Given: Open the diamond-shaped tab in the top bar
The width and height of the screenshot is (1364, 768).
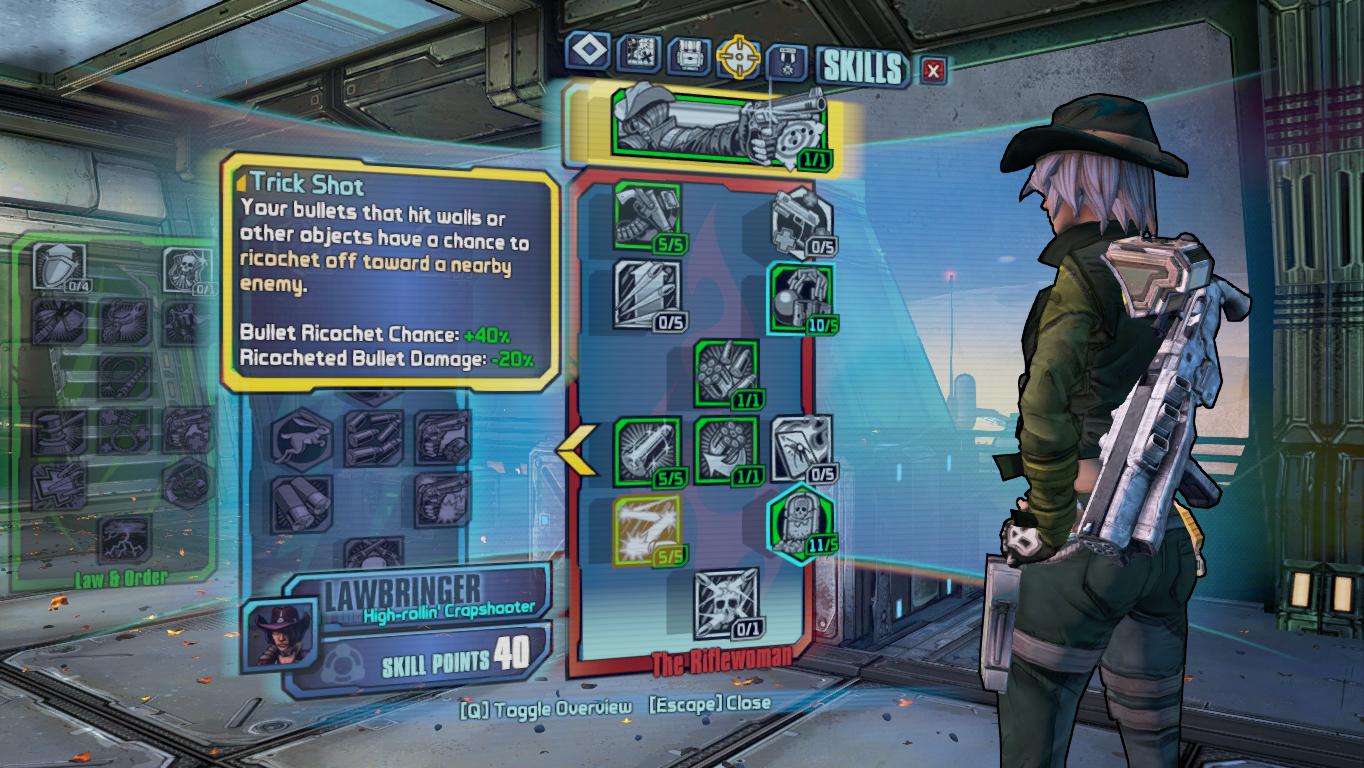Looking at the screenshot, I should click(587, 52).
